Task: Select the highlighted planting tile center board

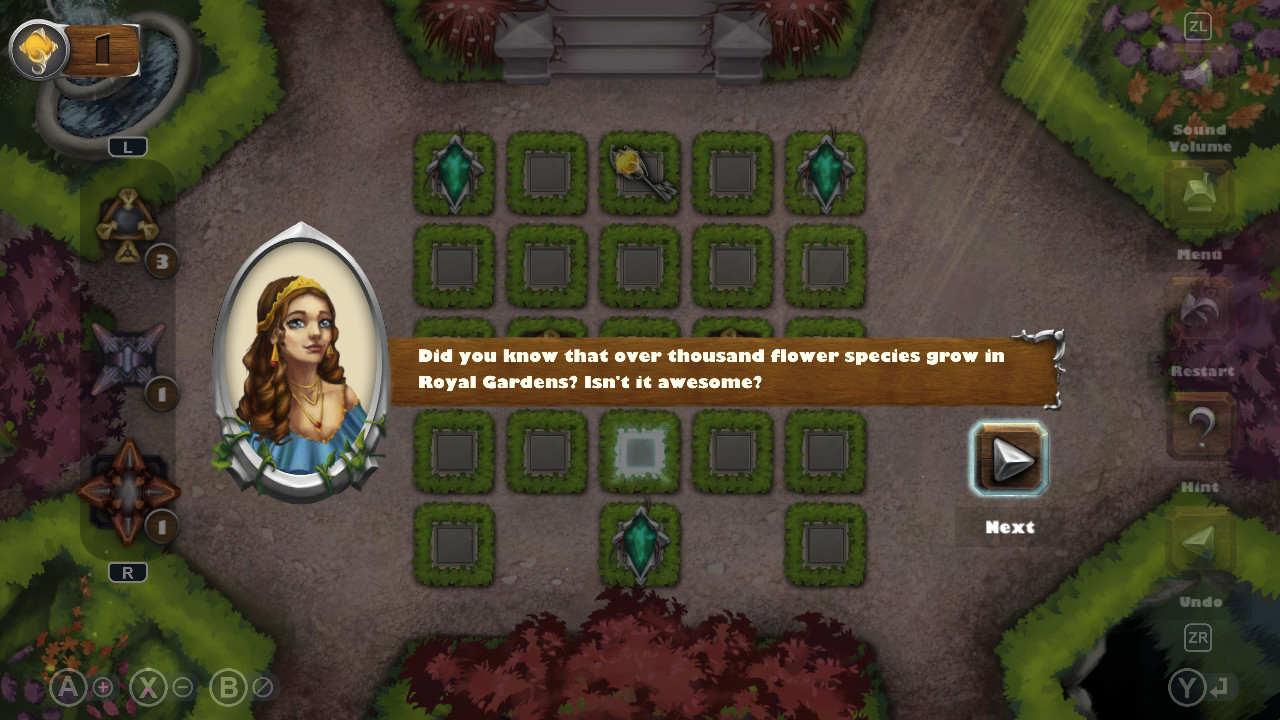Action: (639, 451)
